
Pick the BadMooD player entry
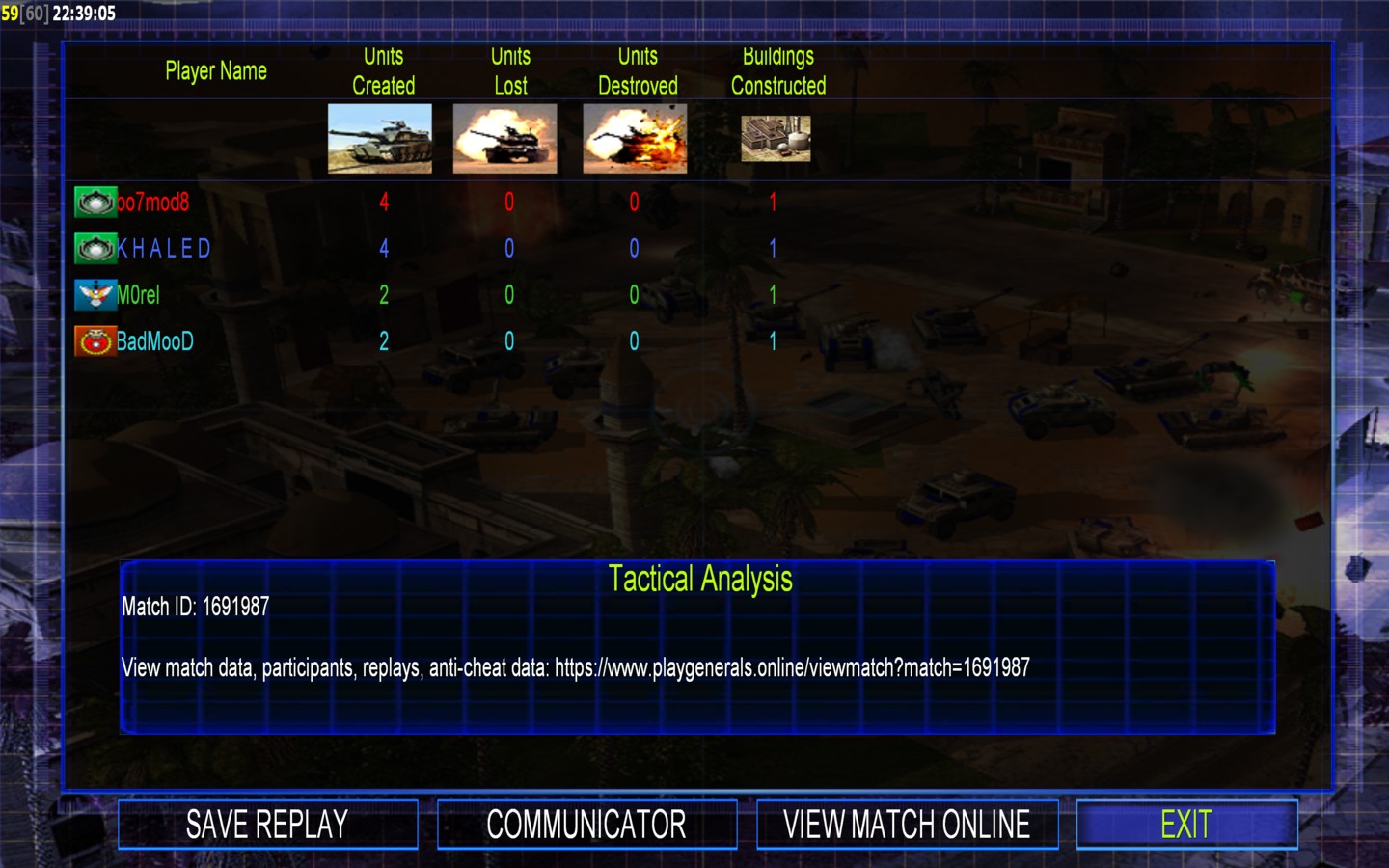[154, 341]
